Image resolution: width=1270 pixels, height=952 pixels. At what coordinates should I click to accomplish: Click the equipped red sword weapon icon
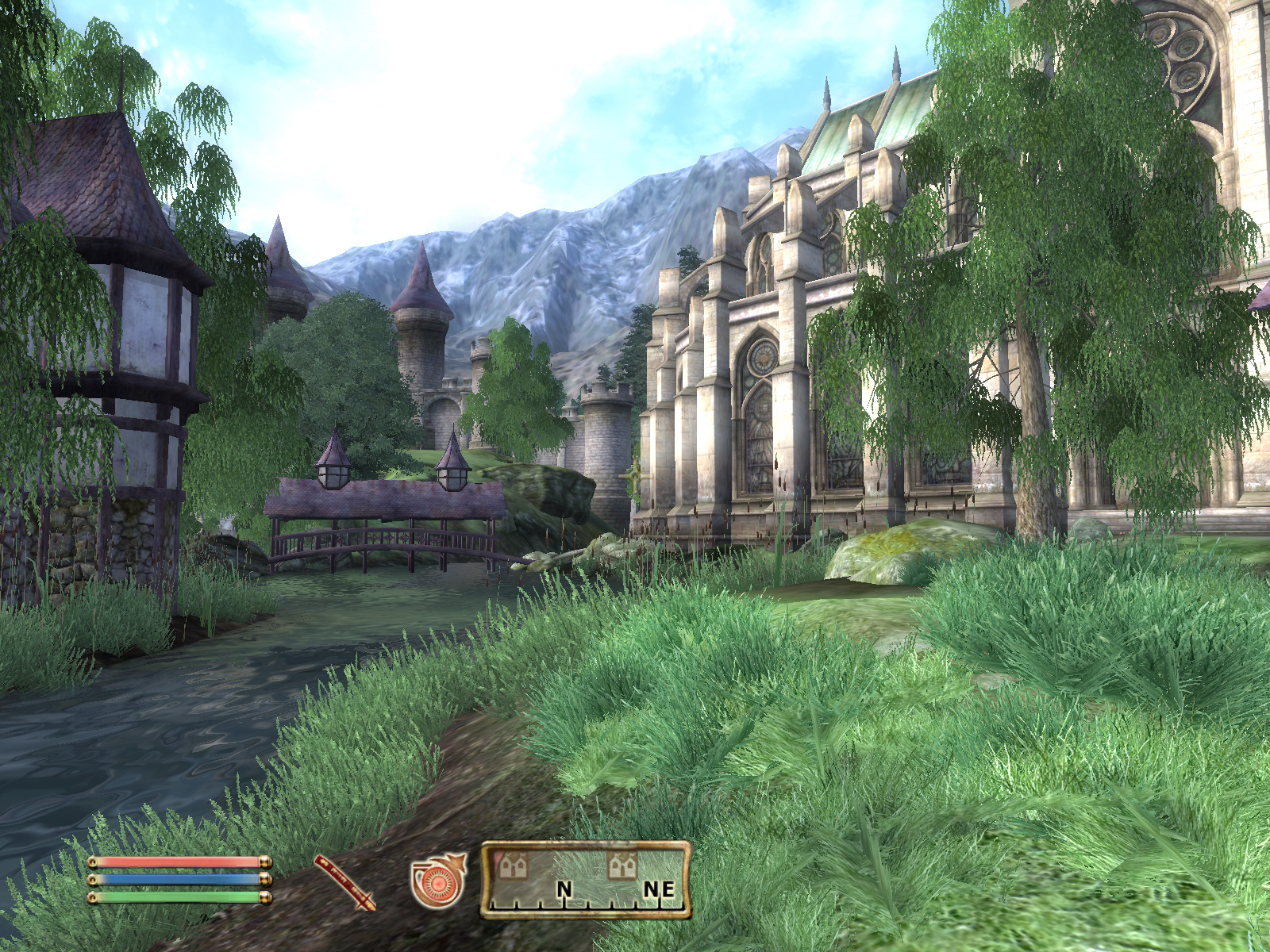[x=344, y=881]
